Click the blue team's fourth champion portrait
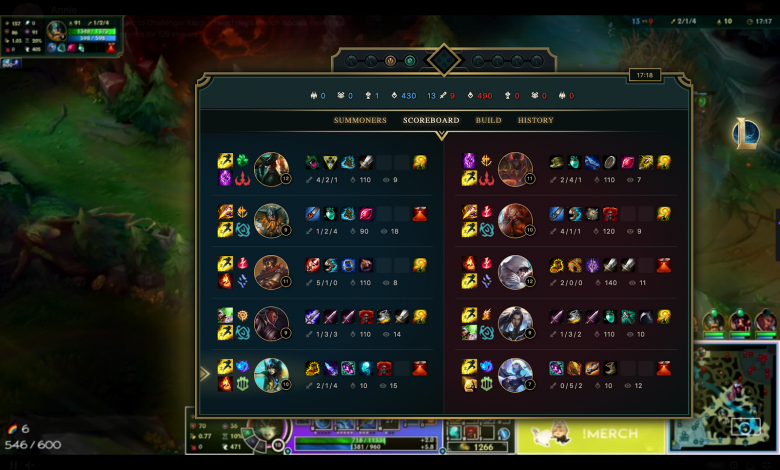 coord(271,323)
